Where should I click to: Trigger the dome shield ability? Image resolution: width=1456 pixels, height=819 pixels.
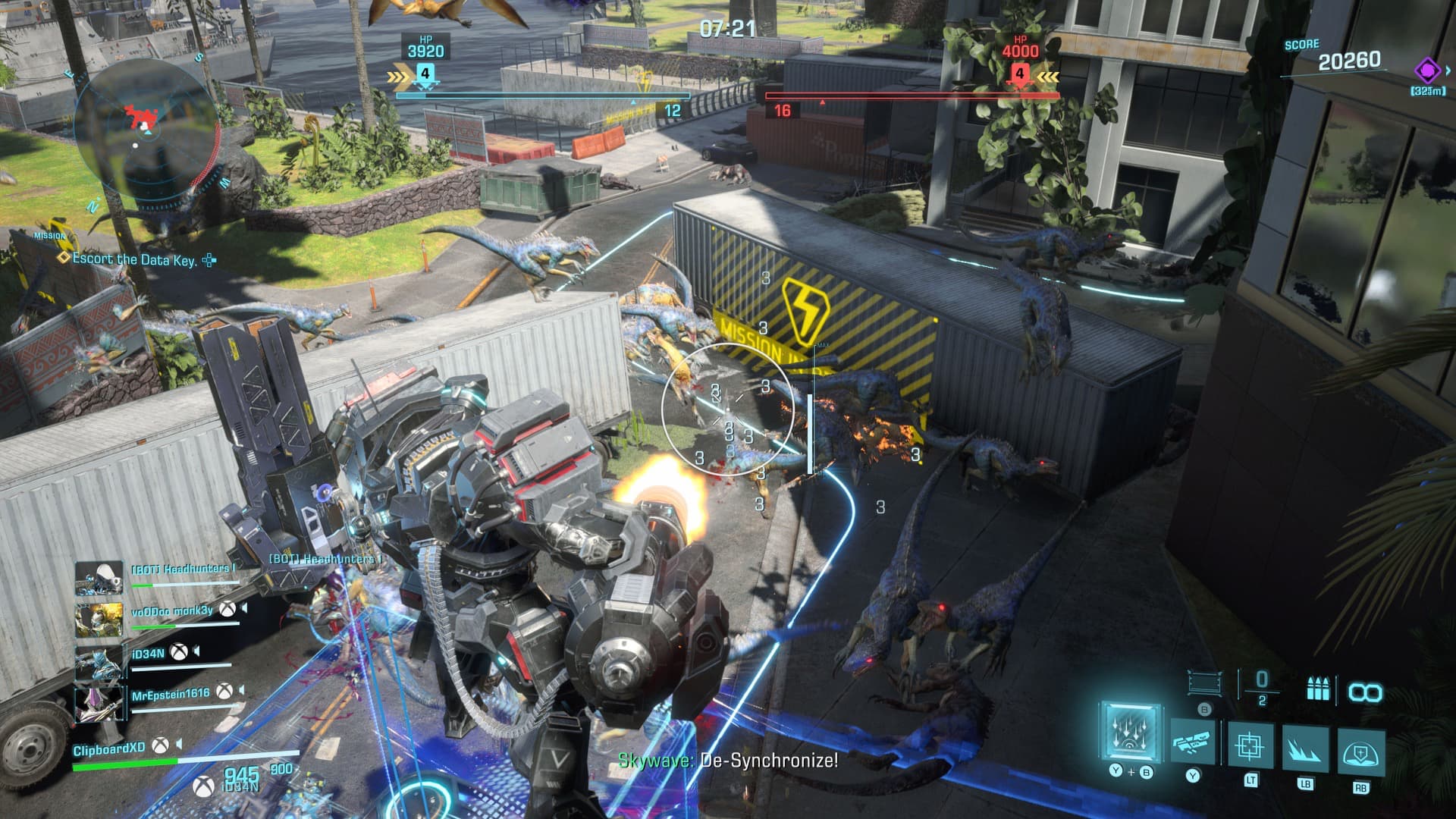click(1360, 752)
